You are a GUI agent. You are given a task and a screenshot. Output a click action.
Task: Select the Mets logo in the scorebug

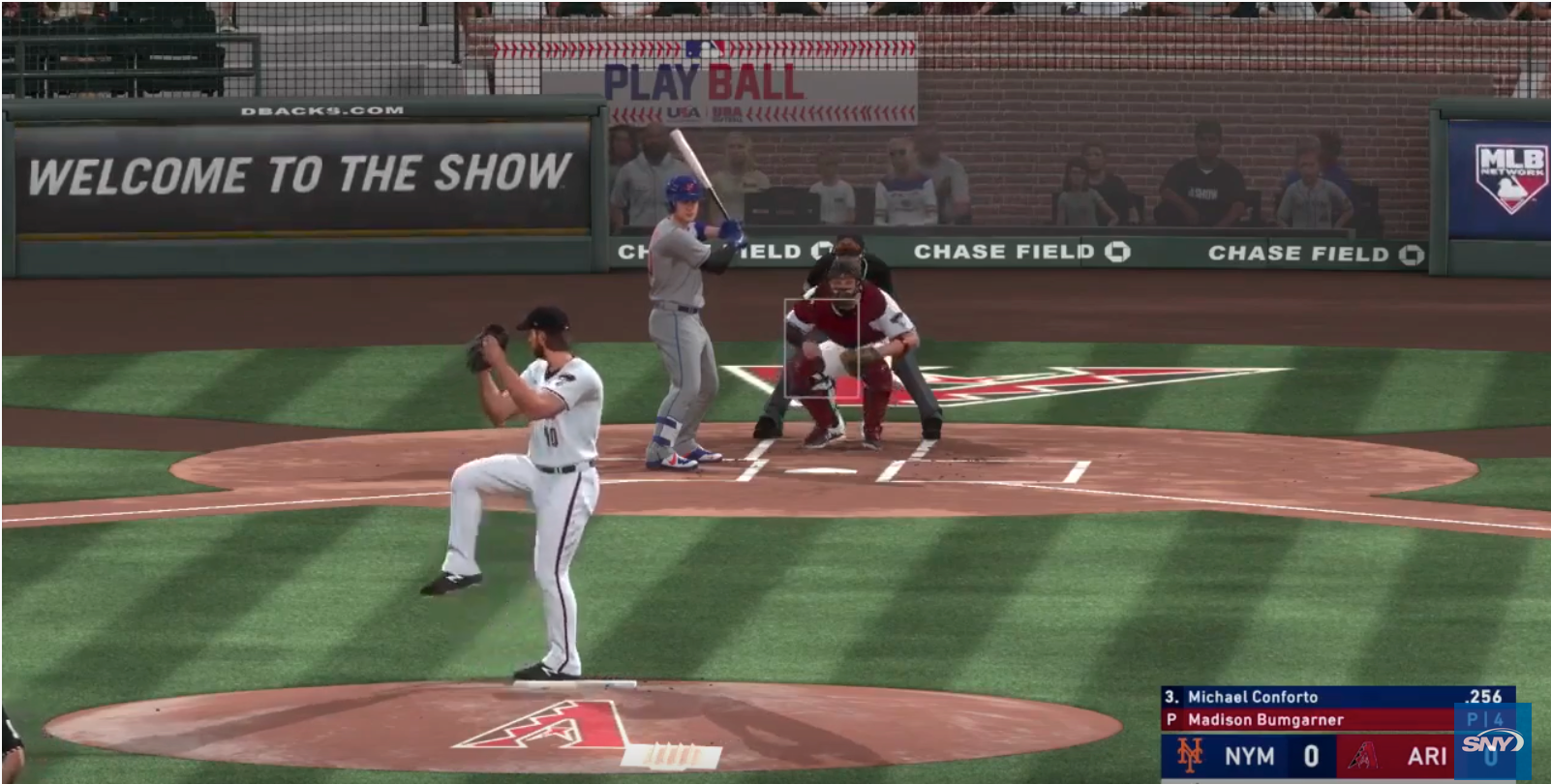(1189, 756)
